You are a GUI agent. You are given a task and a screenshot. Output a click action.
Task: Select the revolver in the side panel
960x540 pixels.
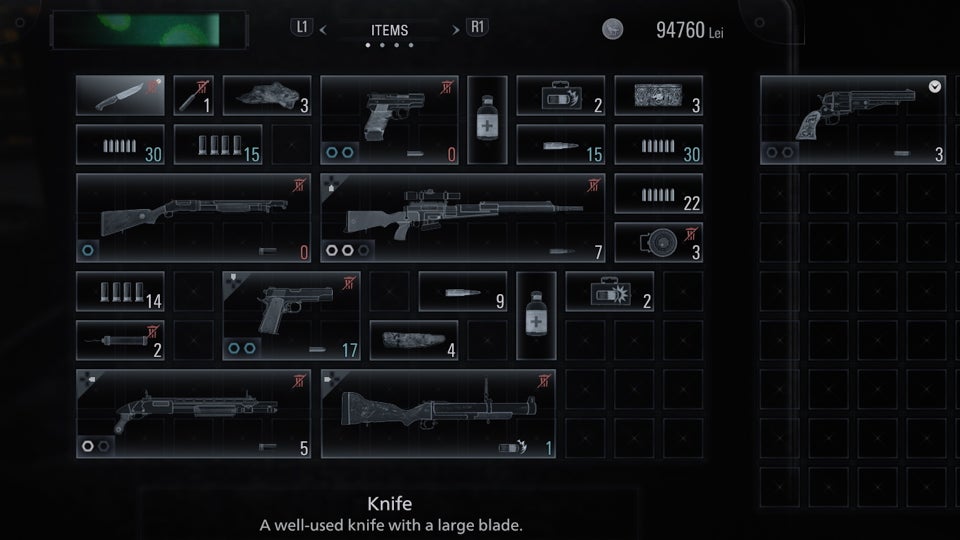pyautogui.click(x=853, y=120)
